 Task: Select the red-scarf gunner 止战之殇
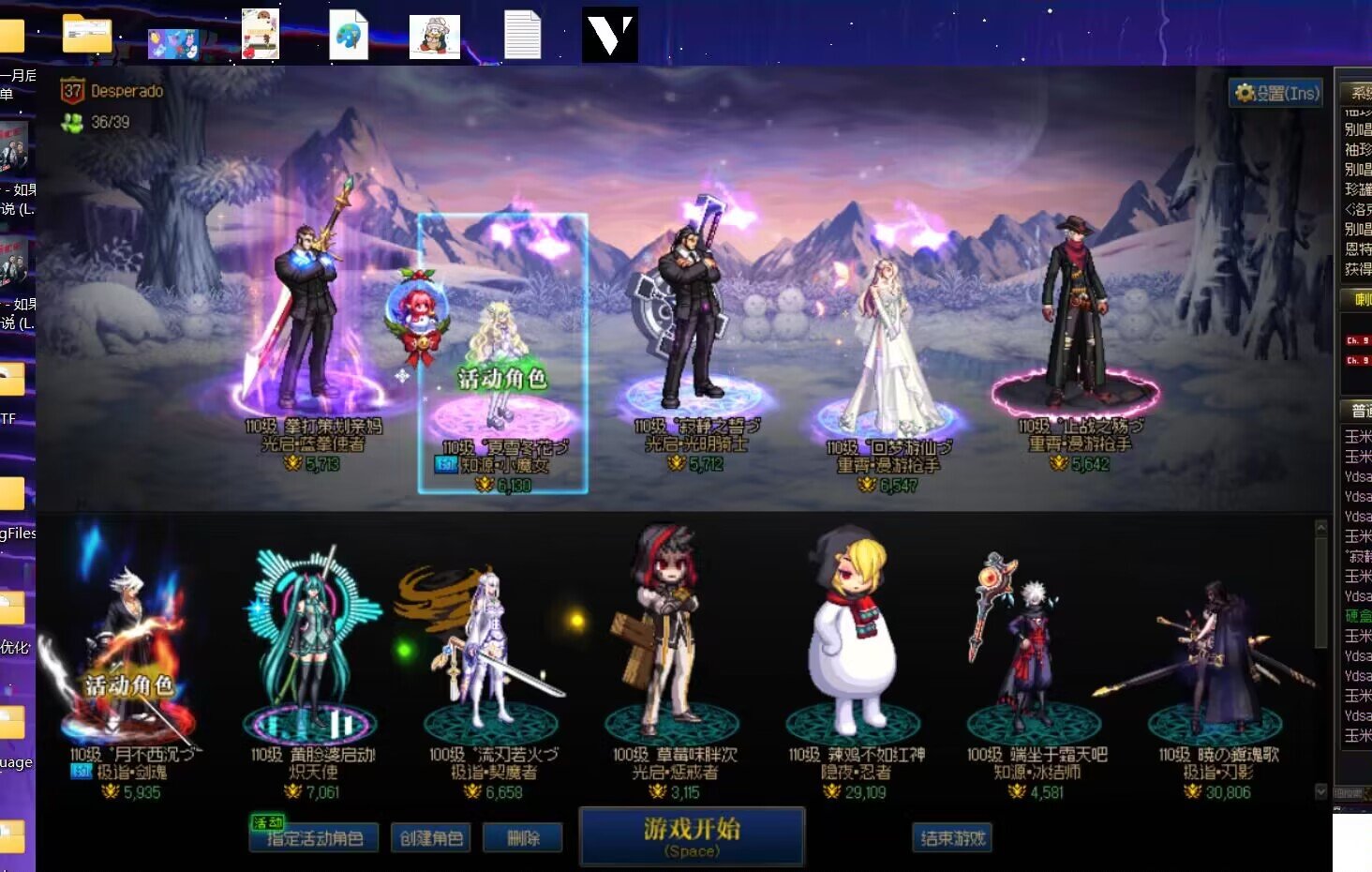(1076, 319)
